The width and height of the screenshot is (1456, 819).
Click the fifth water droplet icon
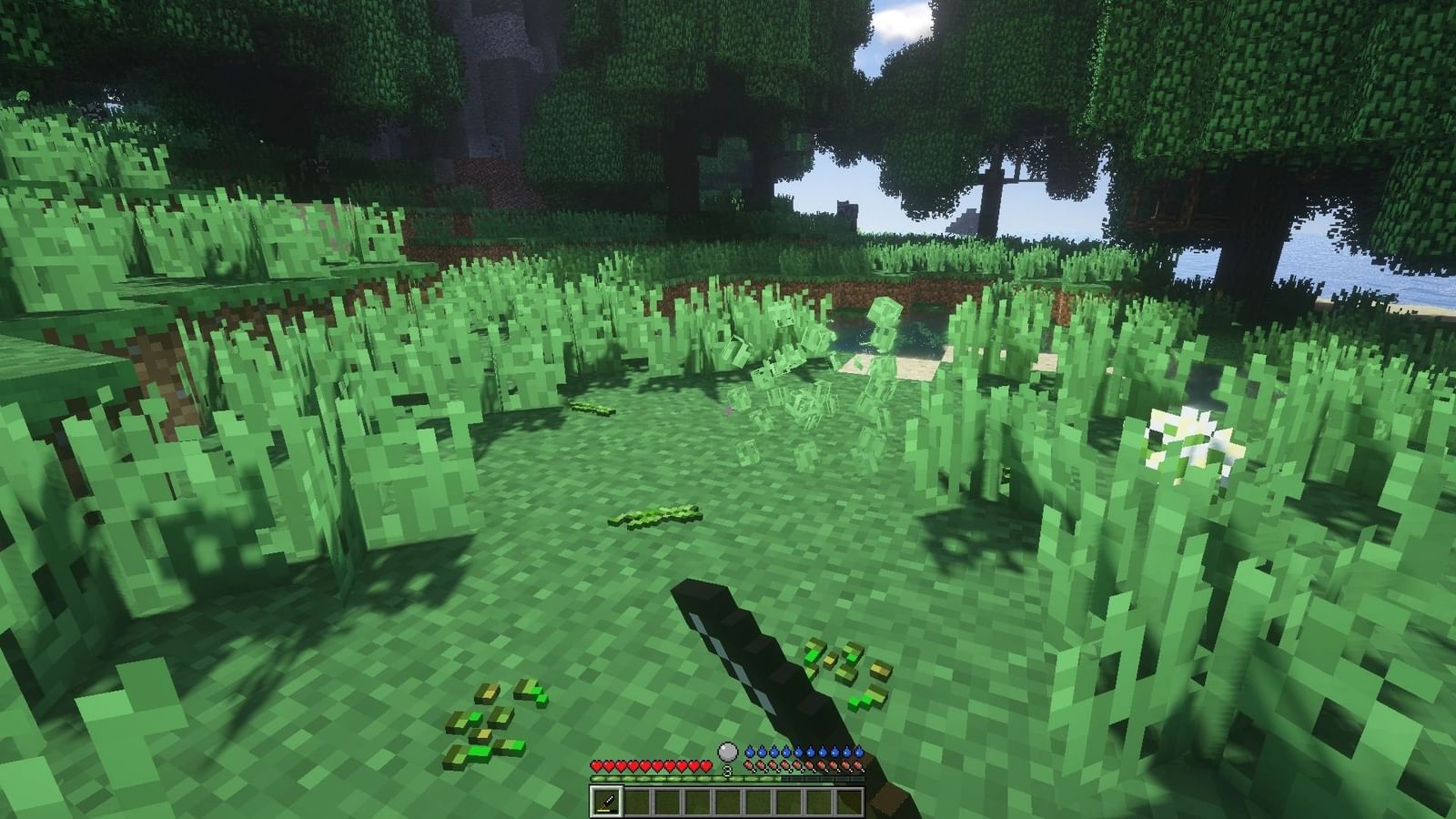(797, 752)
